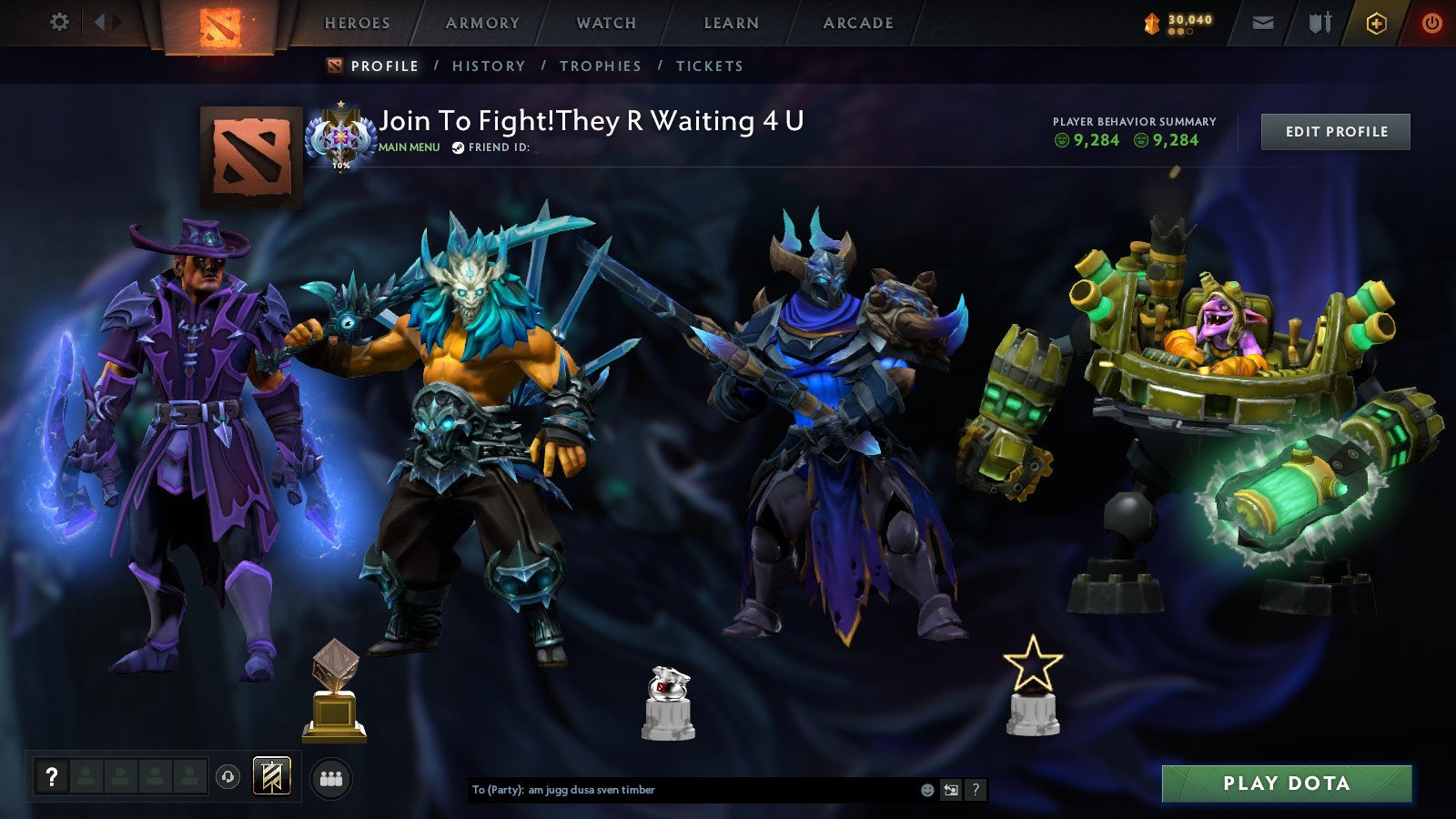Screen dimensions: 1456x819
Task: Toggle the image-send icon in the chat bar
Action: tap(952, 790)
